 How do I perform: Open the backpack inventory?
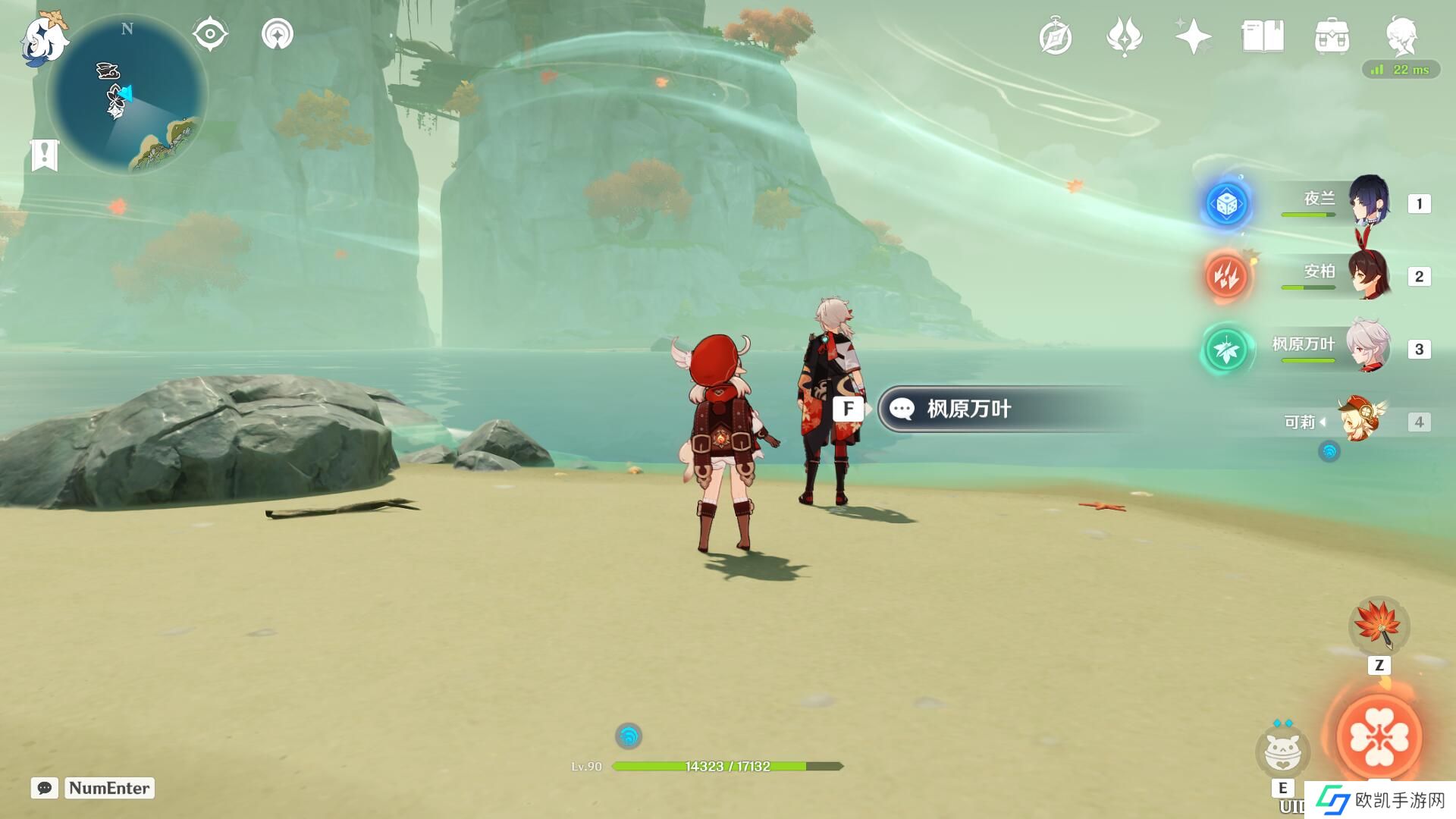pyautogui.click(x=1332, y=36)
